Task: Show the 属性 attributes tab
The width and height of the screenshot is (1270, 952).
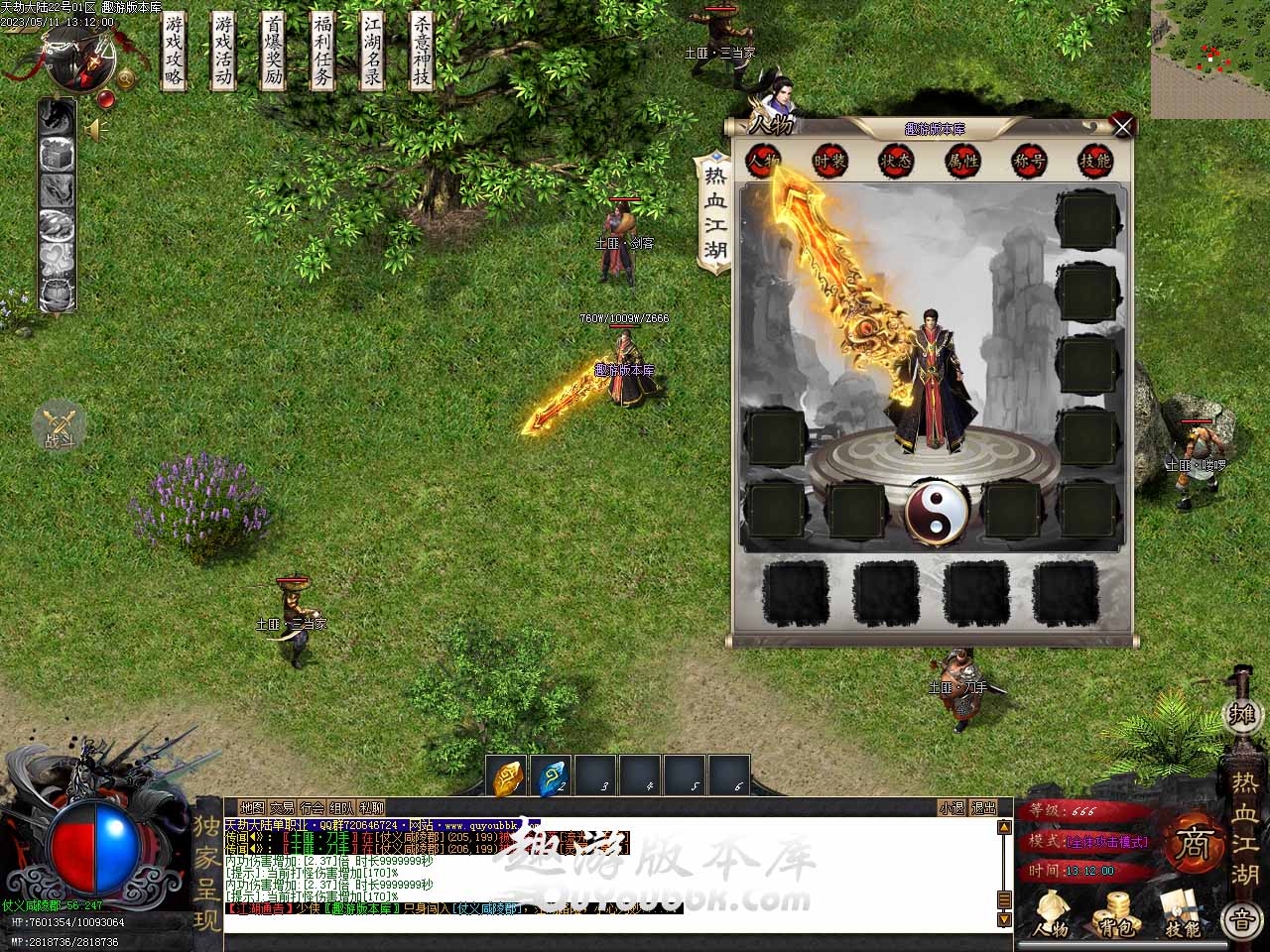Action: coord(962,161)
